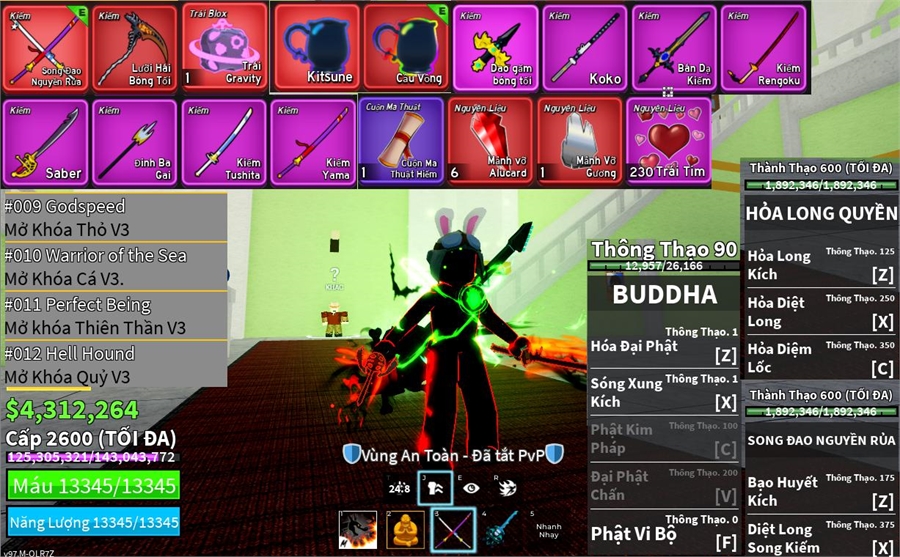
Task: Select the Mảnh Vỡ Gương material
Action: click(580, 141)
